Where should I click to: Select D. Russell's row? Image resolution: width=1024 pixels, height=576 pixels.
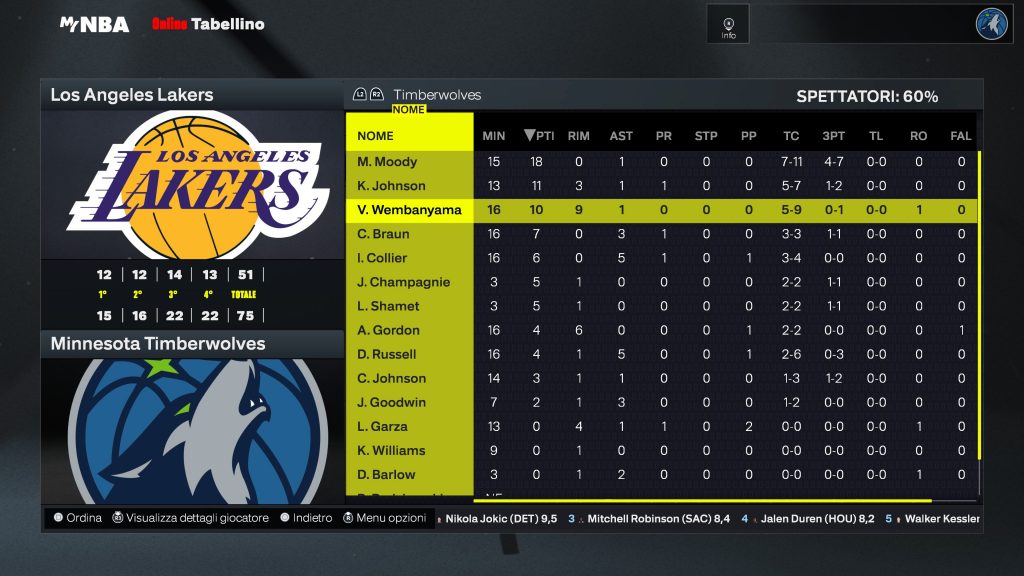point(387,354)
